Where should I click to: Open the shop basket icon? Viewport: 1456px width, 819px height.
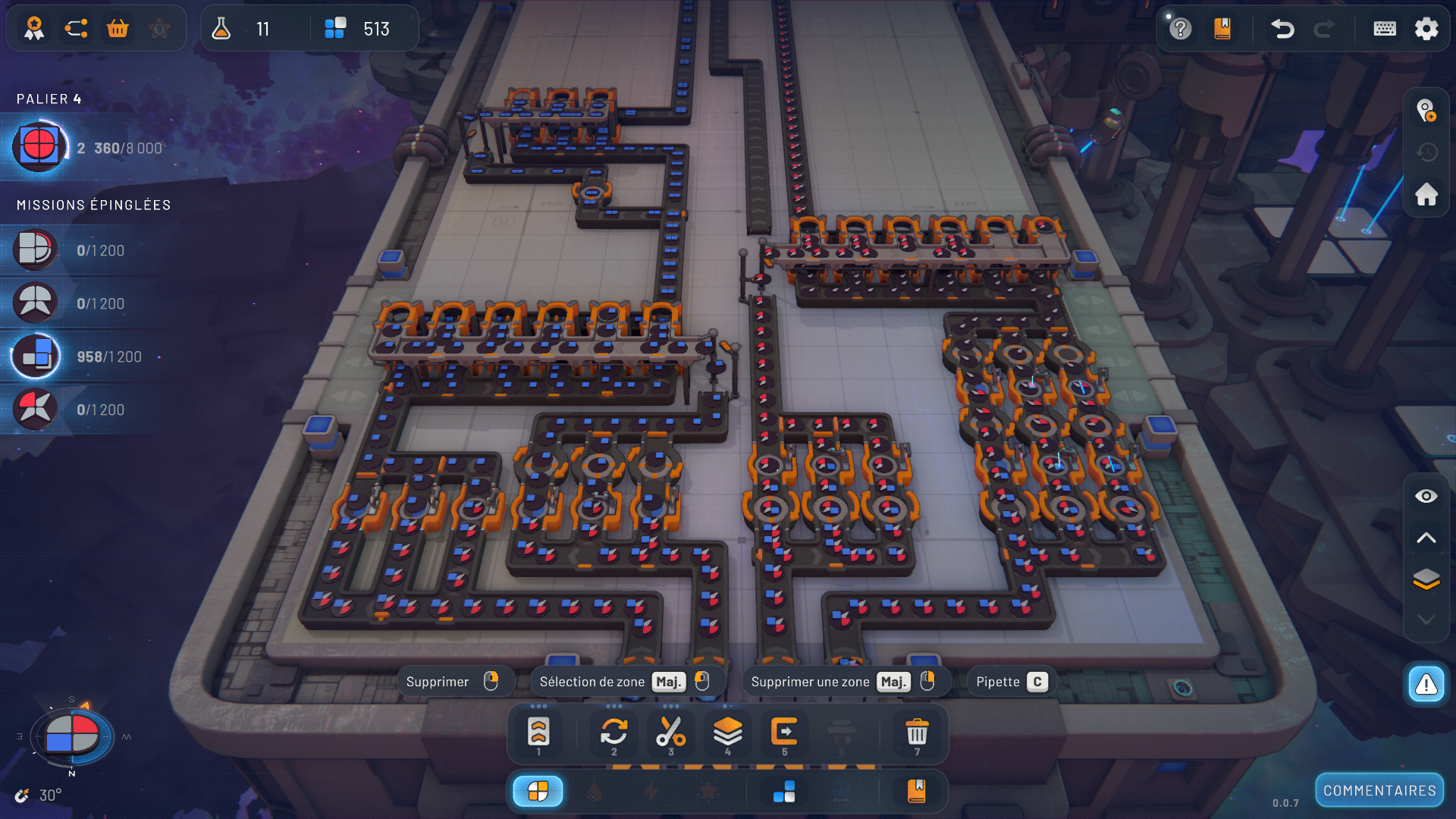point(118,29)
